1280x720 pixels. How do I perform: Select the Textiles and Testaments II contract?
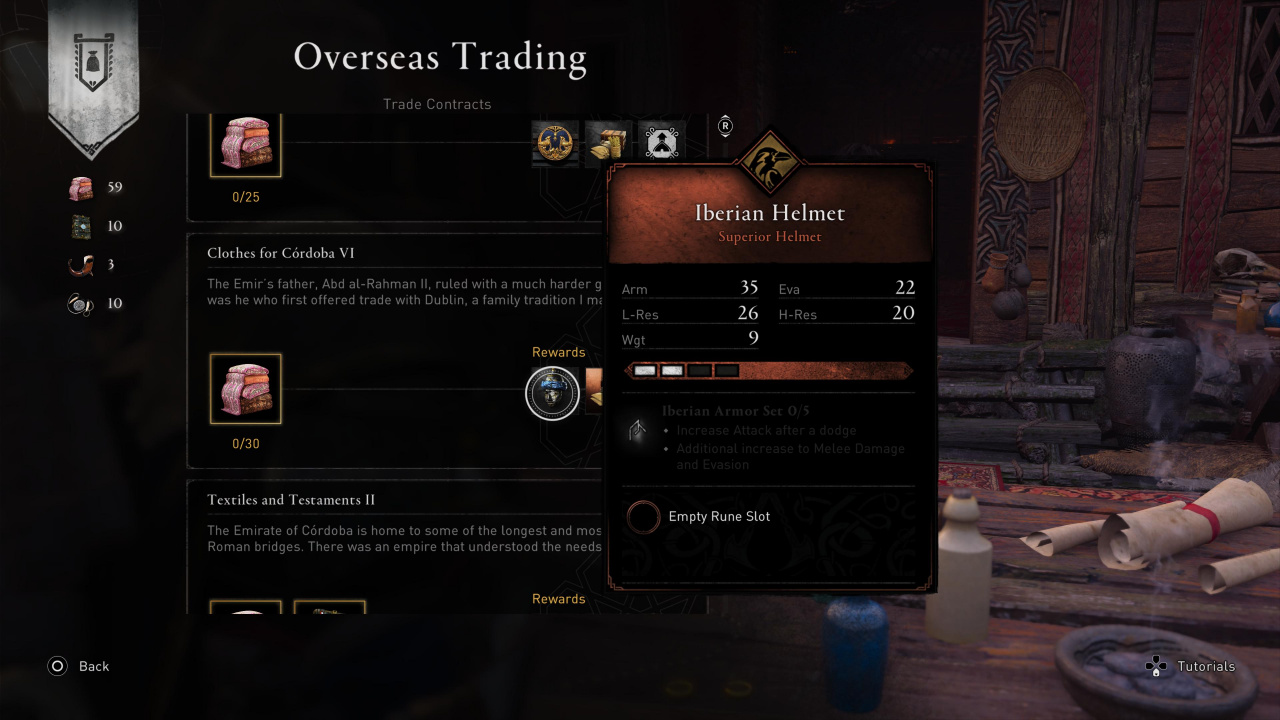tap(291, 500)
